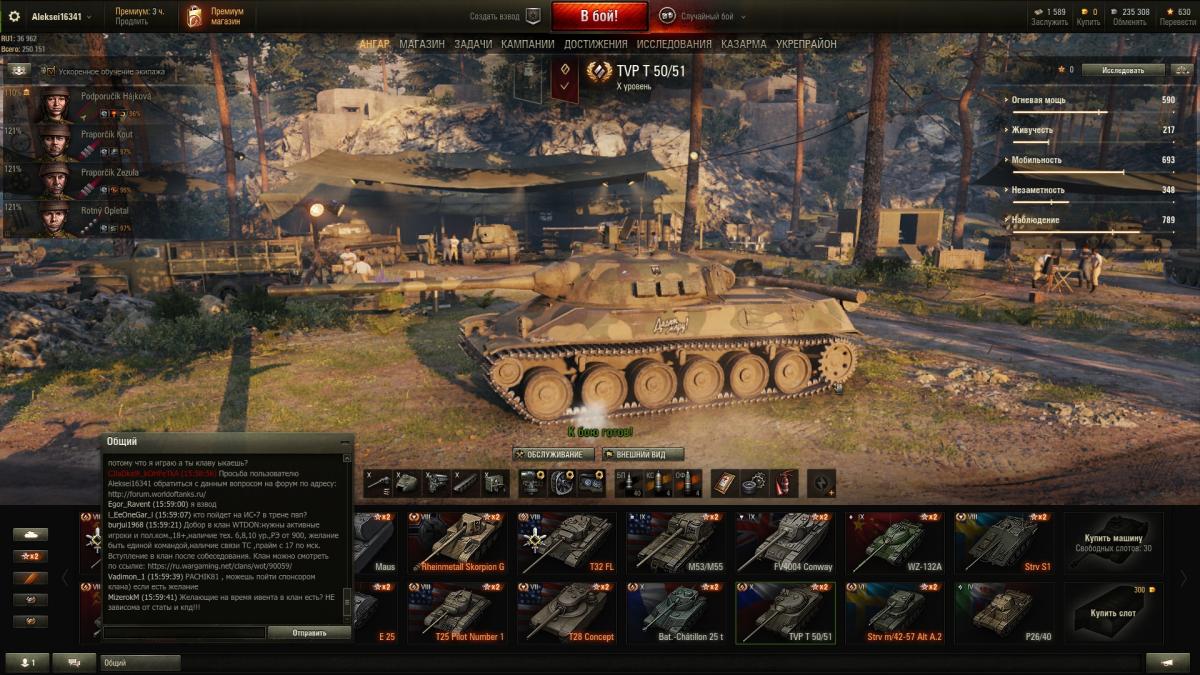The width and height of the screenshot is (1200, 675).
Task: Open the ВНЕШНИЙ ВИД customization button
Action: pyautogui.click(x=641, y=454)
